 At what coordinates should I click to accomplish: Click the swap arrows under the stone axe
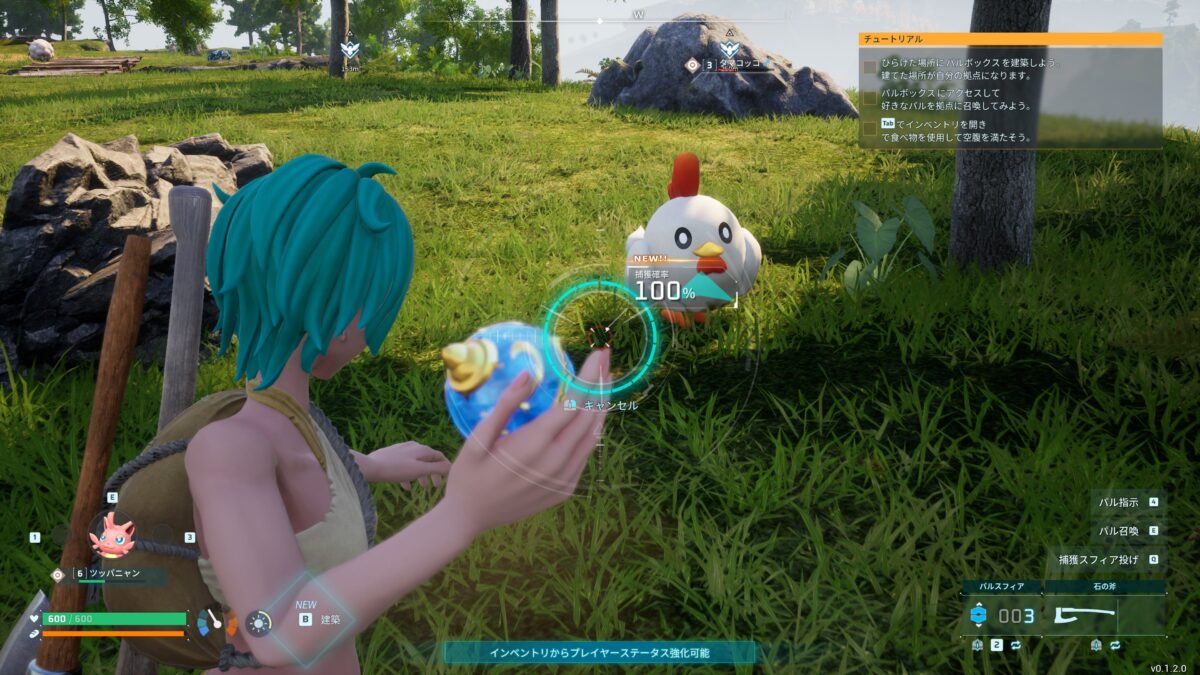(x=1115, y=646)
